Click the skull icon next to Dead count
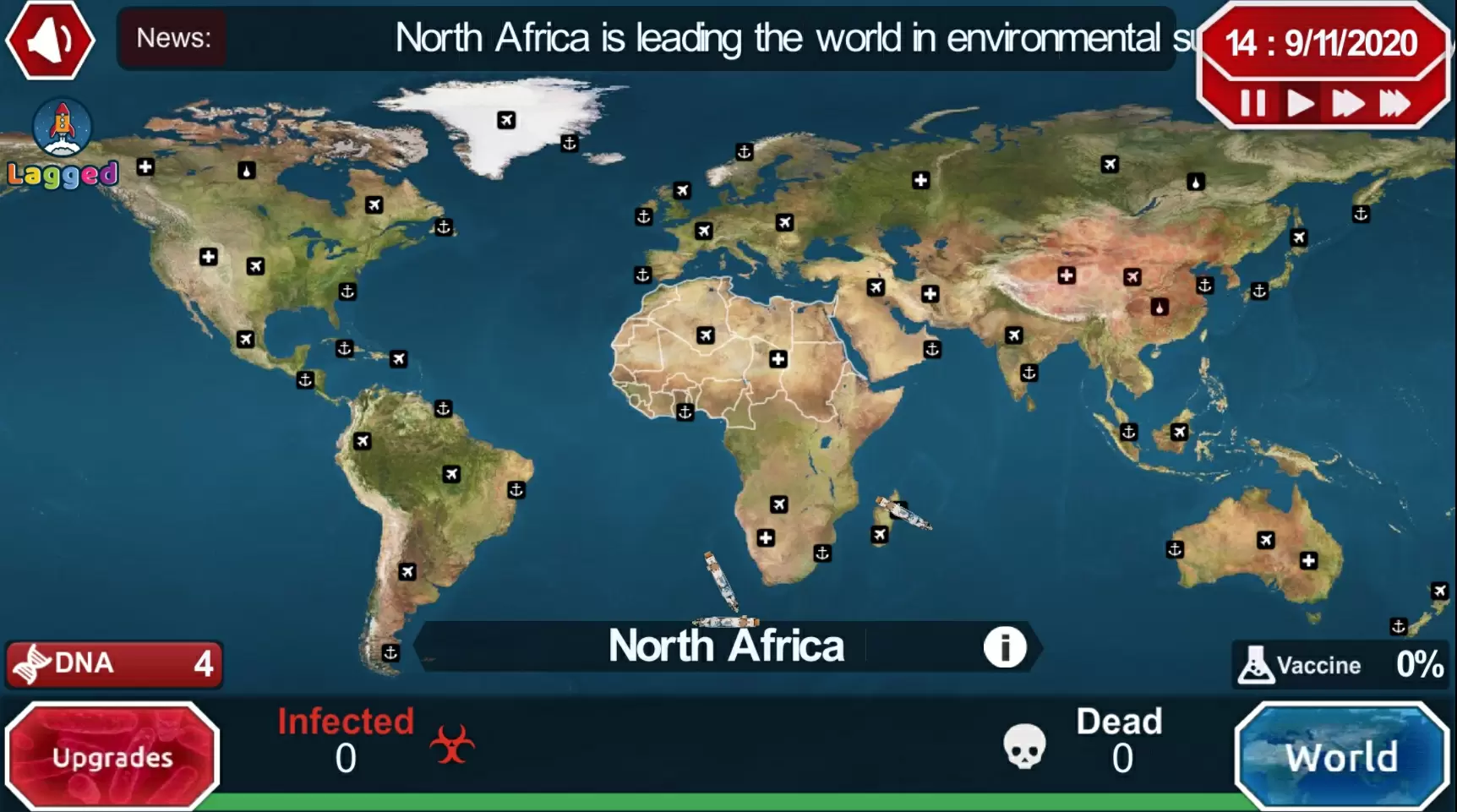This screenshot has width=1457, height=812. tap(1023, 747)
